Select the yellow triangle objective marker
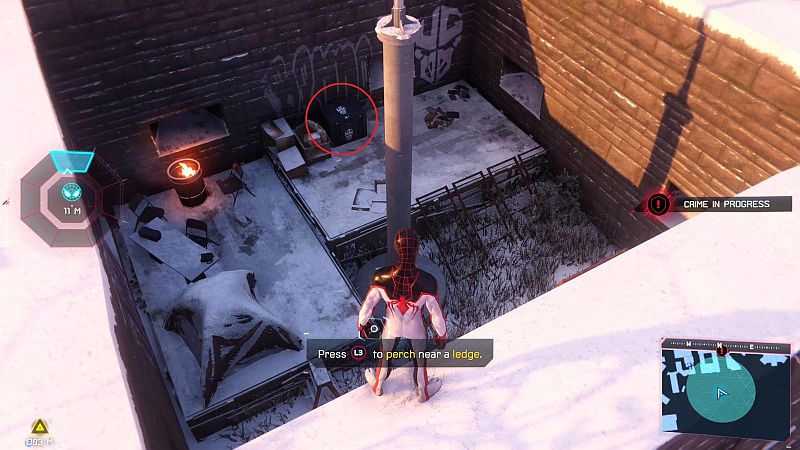This screenshot has height=450, width=800. click(40, 425)
